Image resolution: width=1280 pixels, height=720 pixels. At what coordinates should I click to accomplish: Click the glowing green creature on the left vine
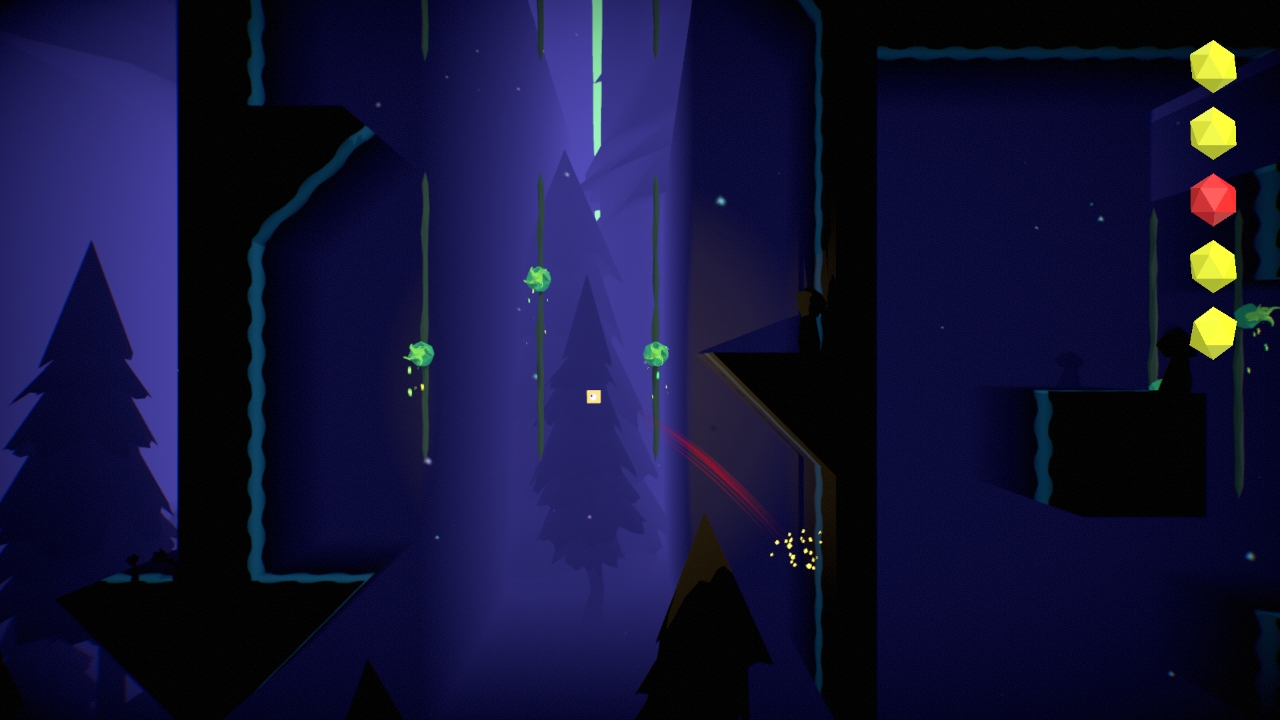422,355
